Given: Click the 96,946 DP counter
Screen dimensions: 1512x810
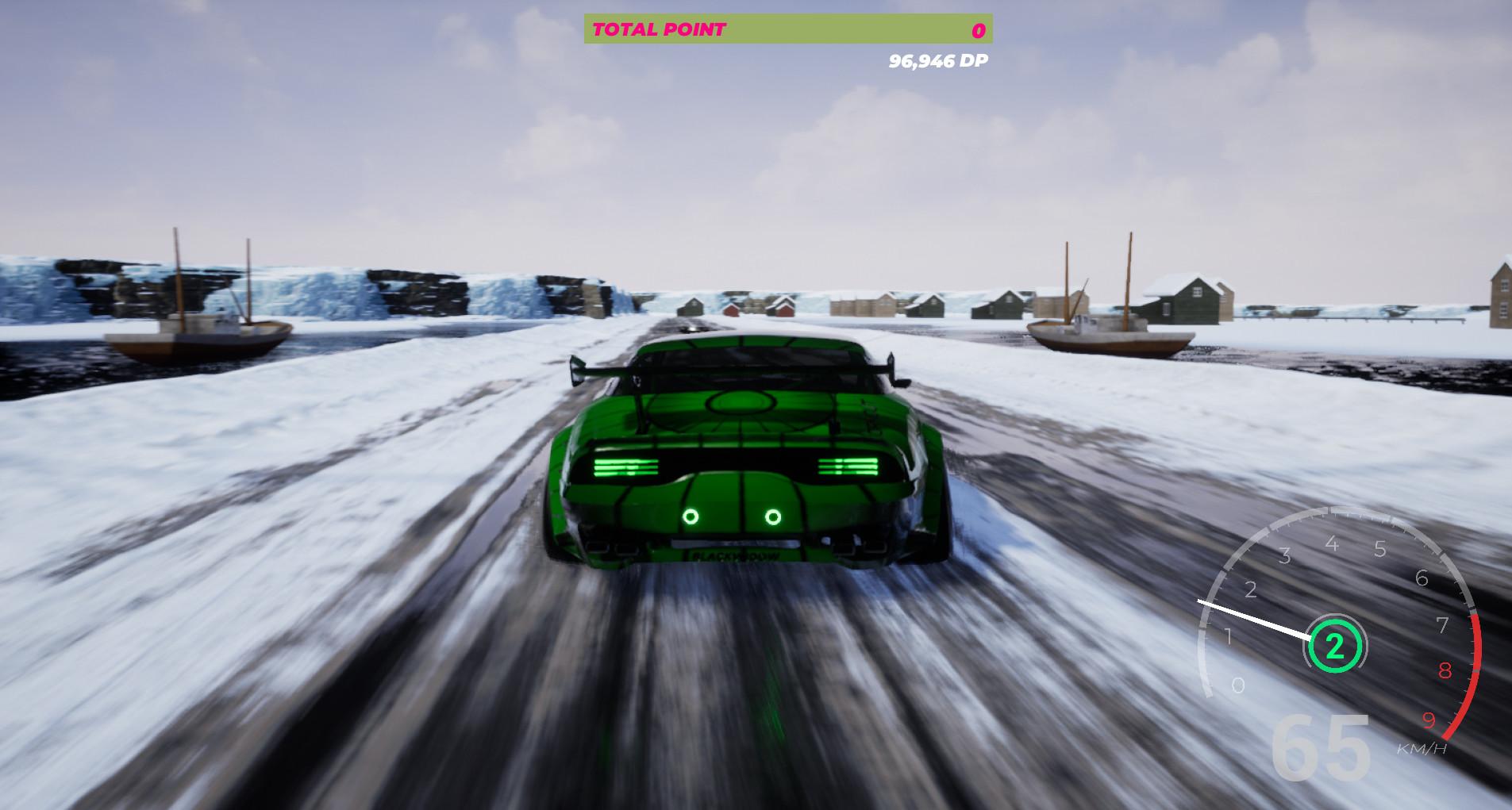Looking at the screenshot, I should [938, 60].
